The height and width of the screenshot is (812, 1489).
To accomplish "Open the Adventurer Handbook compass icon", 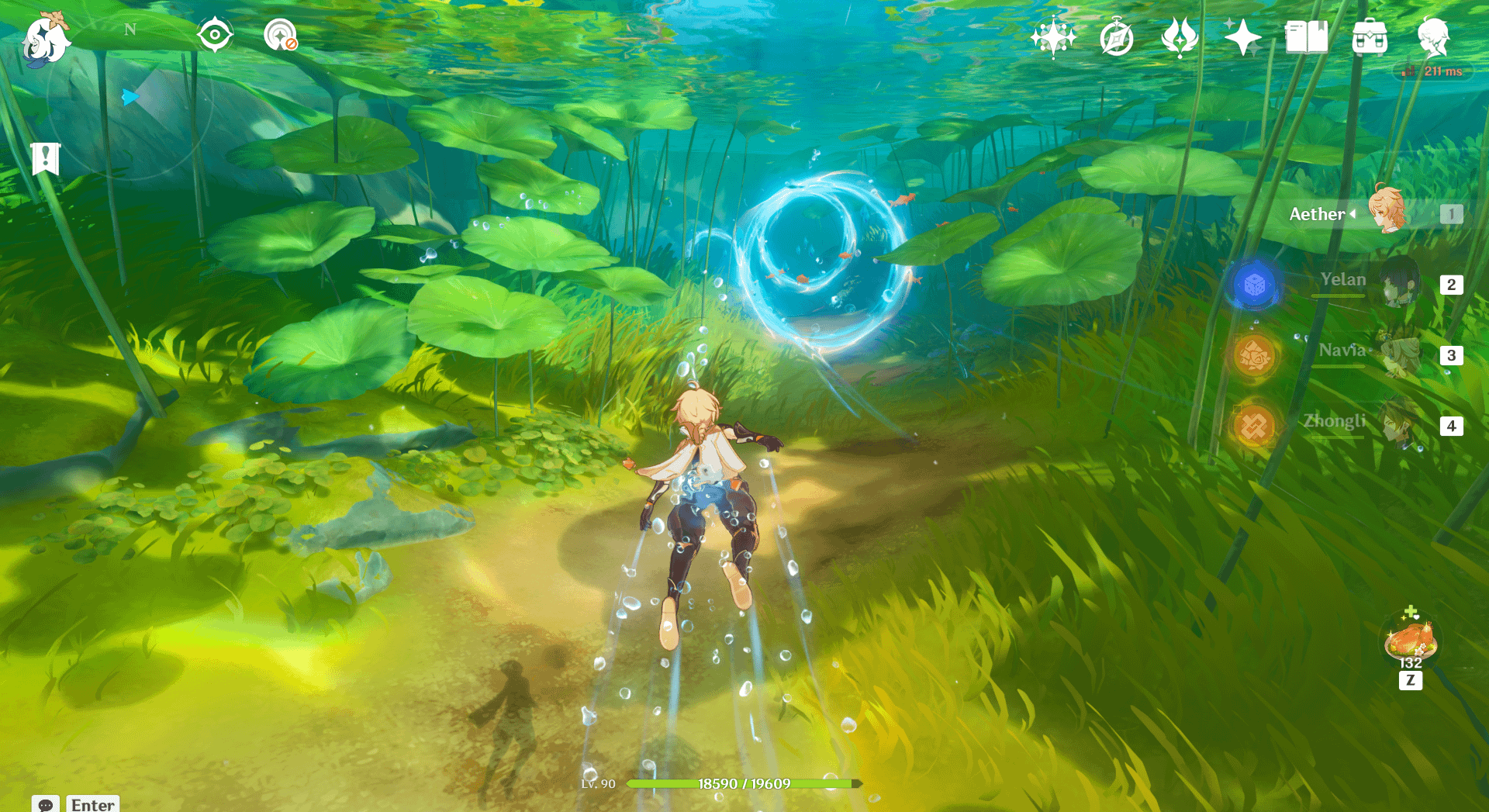I will point(1117,37).
